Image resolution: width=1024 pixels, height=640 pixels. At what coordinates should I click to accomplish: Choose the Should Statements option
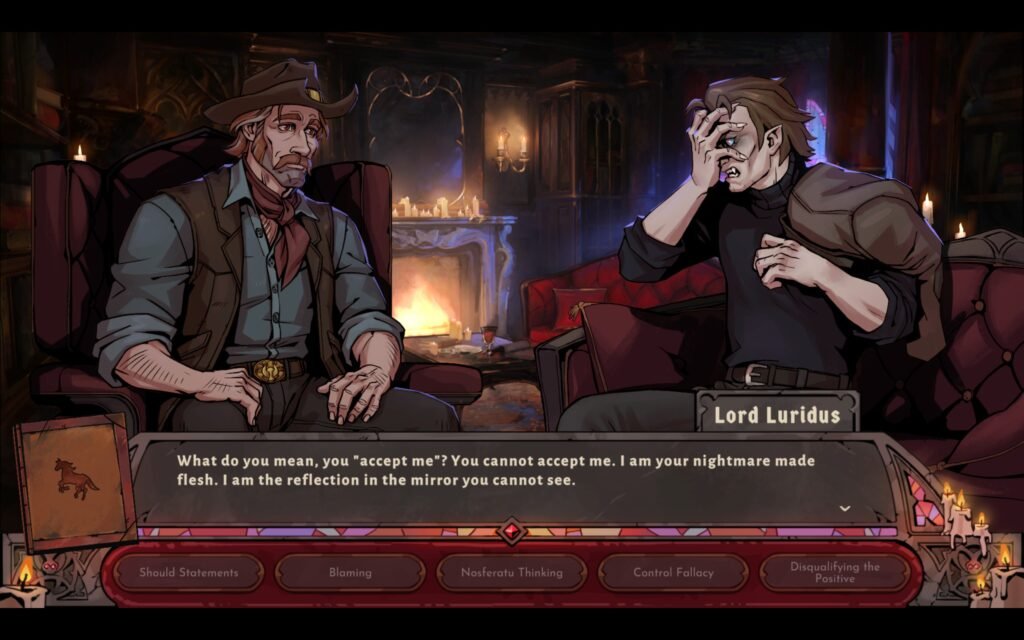coord(189,573)
